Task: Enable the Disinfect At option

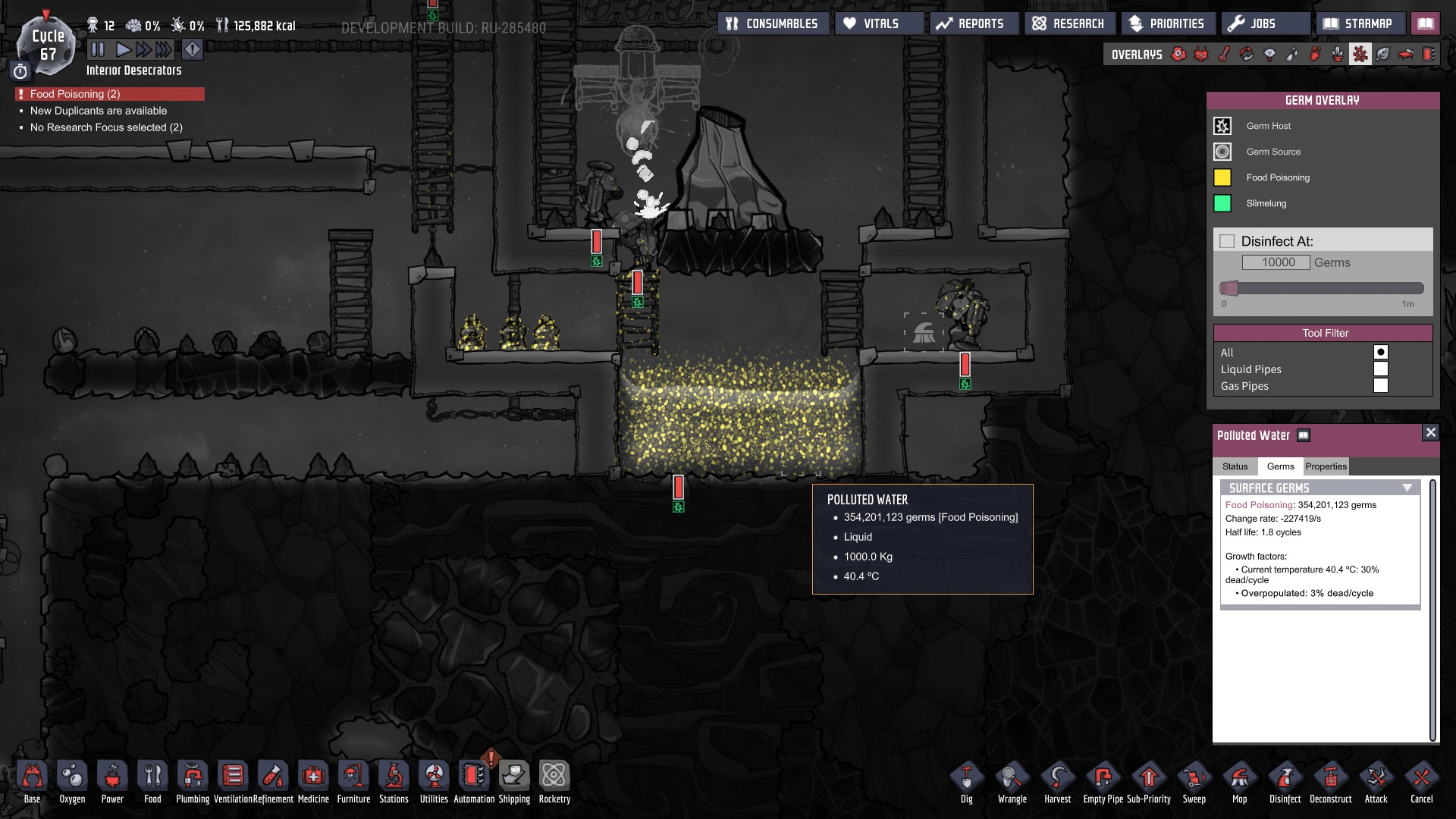Action: 1227,240
